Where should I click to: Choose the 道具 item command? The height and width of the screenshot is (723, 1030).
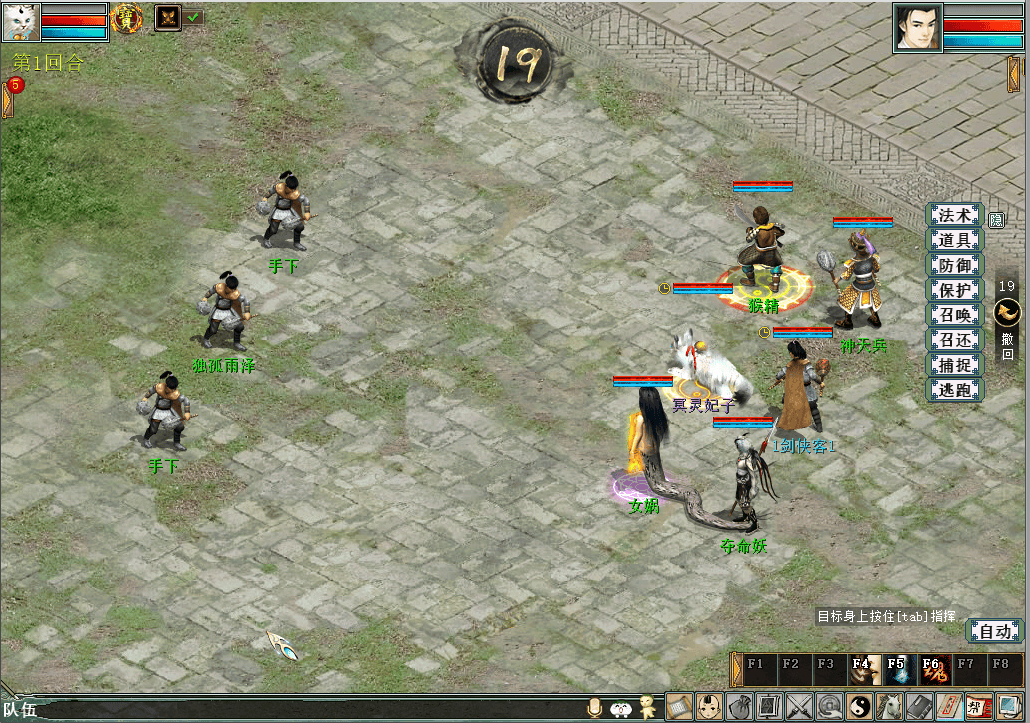coord(954,240)
